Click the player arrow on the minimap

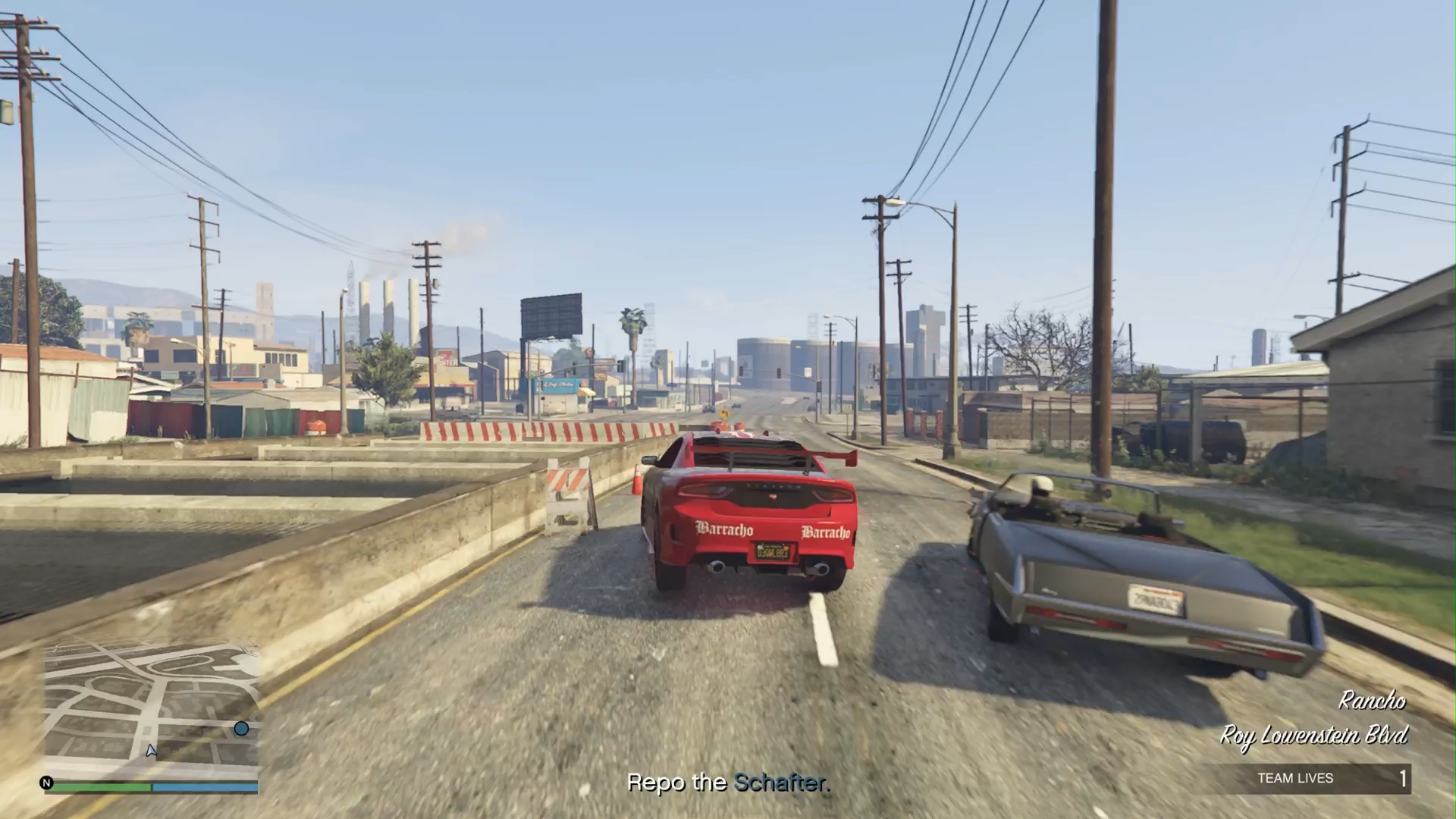pyautogui.click(x=151, y=750)
